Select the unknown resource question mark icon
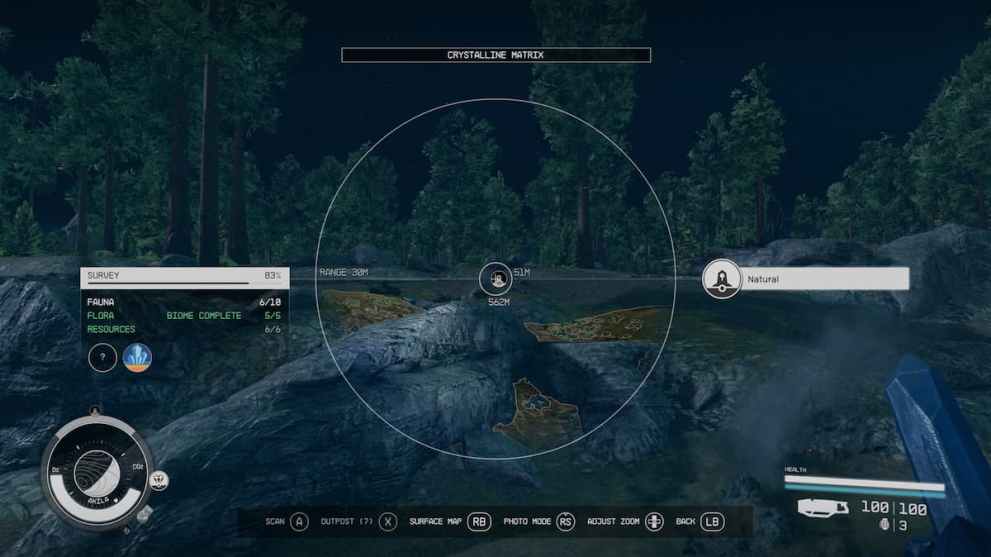This screenshot has width=991, height=557. click(103, 357)
